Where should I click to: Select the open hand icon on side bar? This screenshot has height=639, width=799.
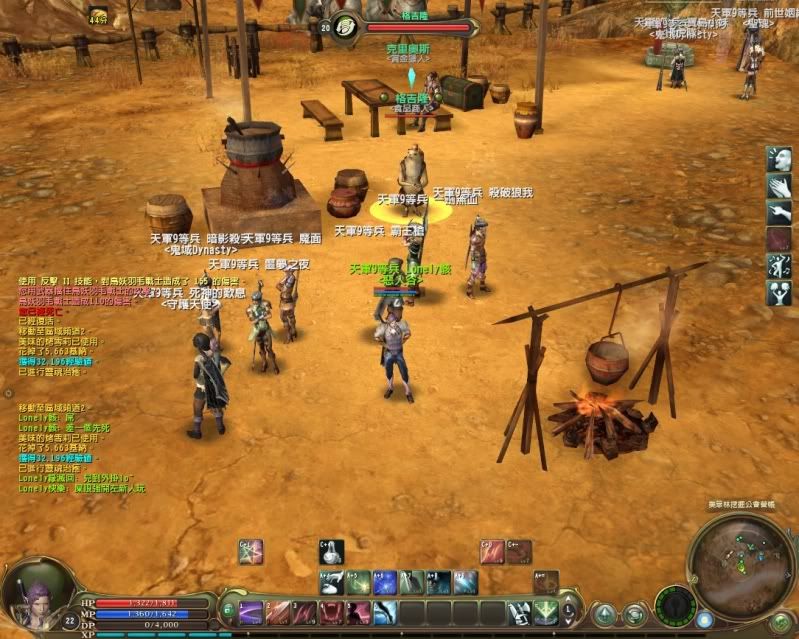click(x=779, y=186)
